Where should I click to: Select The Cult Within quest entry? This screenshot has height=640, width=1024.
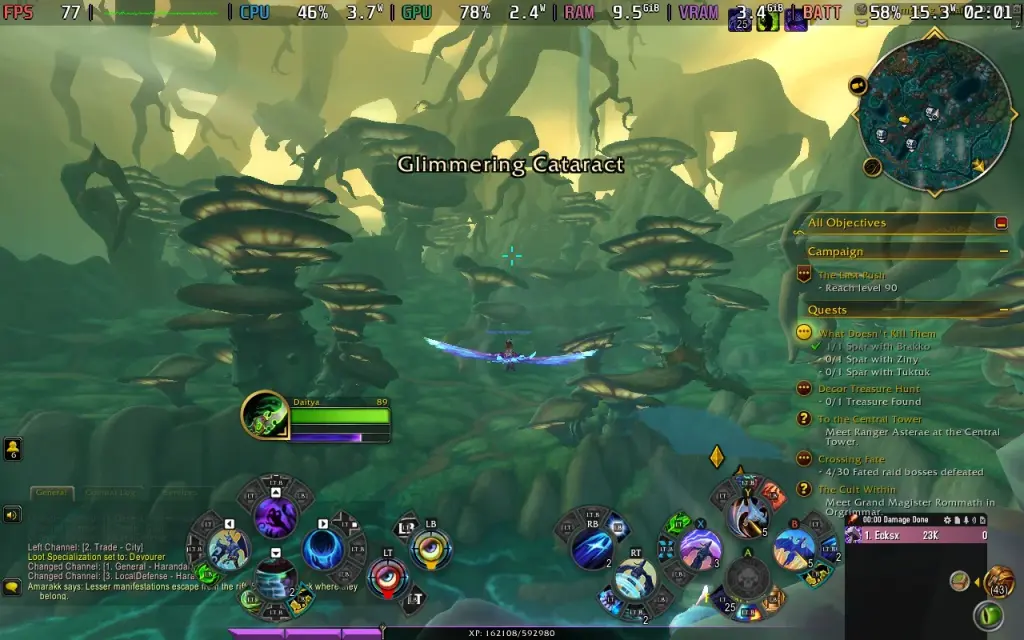857,489
